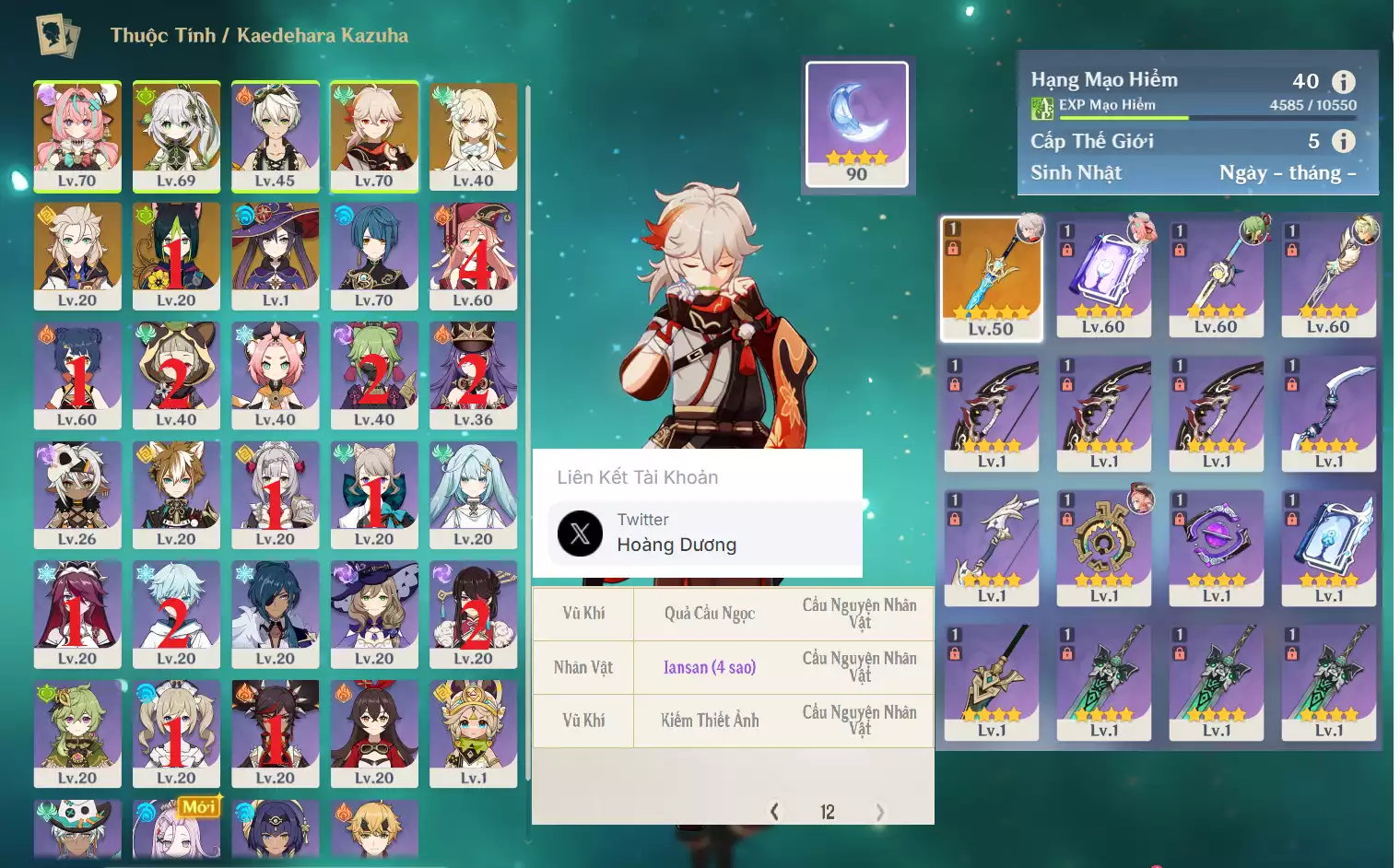Open Xingqiu's character tile
1400x868 pixels.
click(374, 255)
